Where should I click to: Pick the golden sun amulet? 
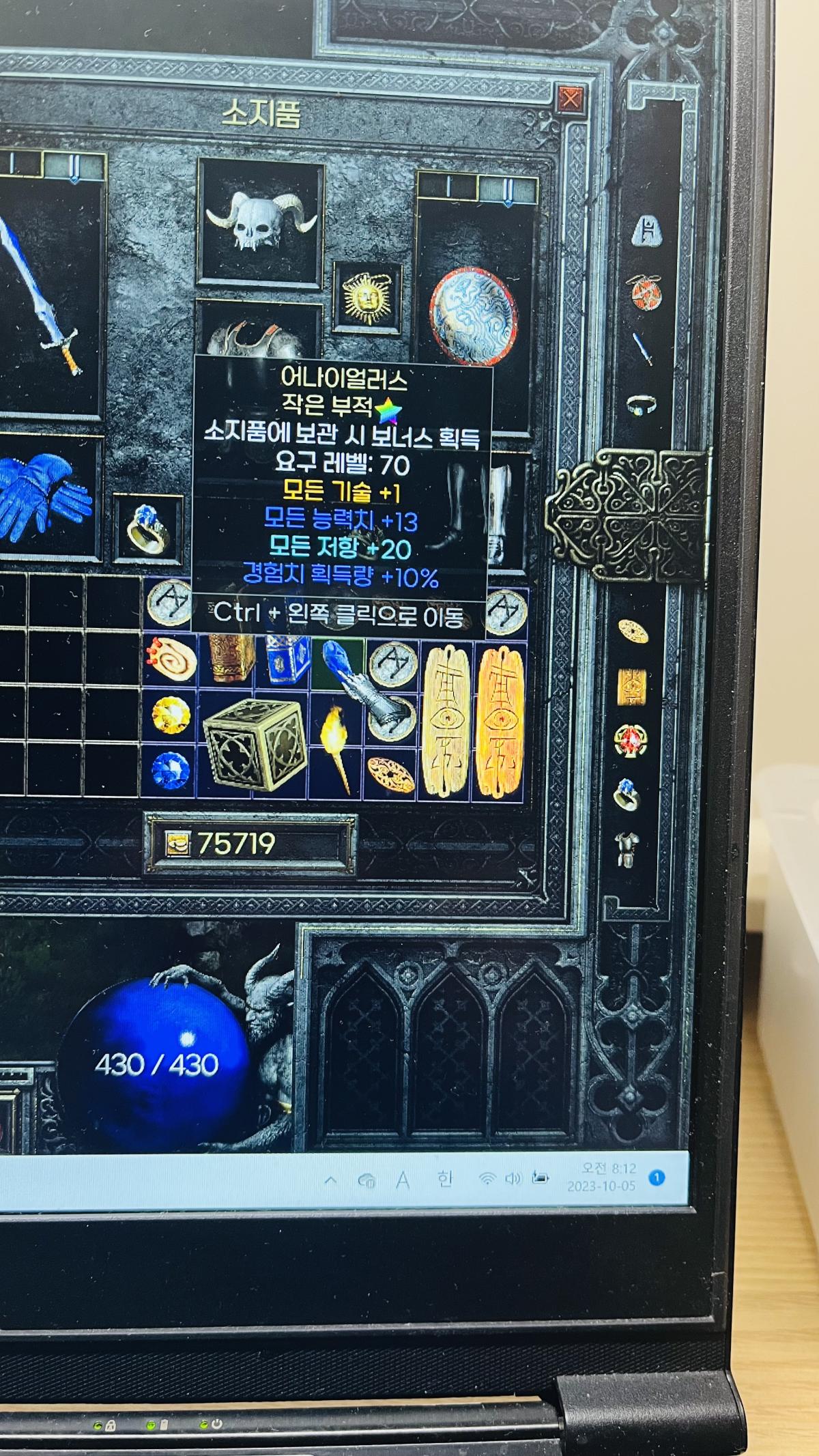click(x=367, y=298)
